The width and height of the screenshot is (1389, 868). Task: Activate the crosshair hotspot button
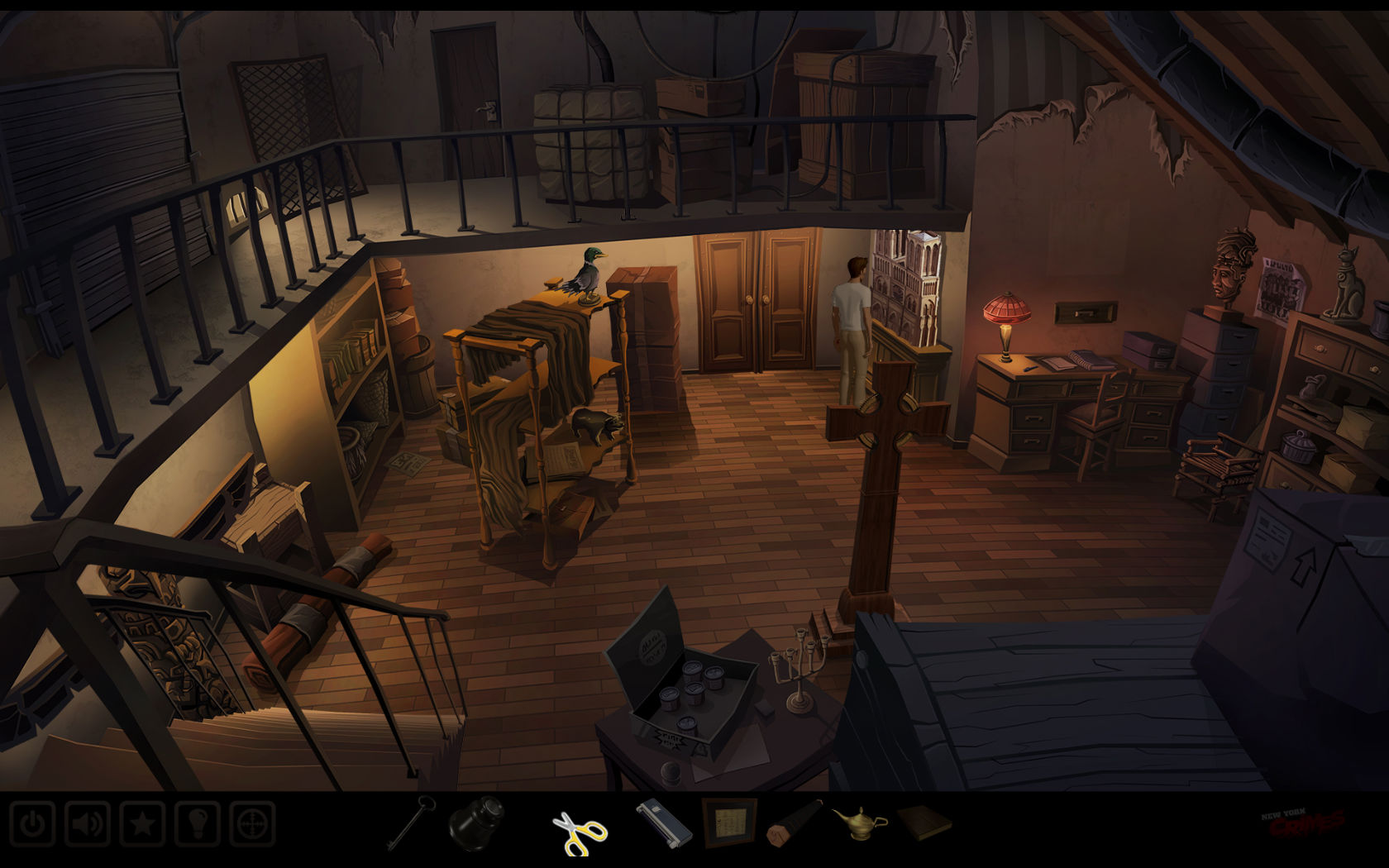coord(252,824)
